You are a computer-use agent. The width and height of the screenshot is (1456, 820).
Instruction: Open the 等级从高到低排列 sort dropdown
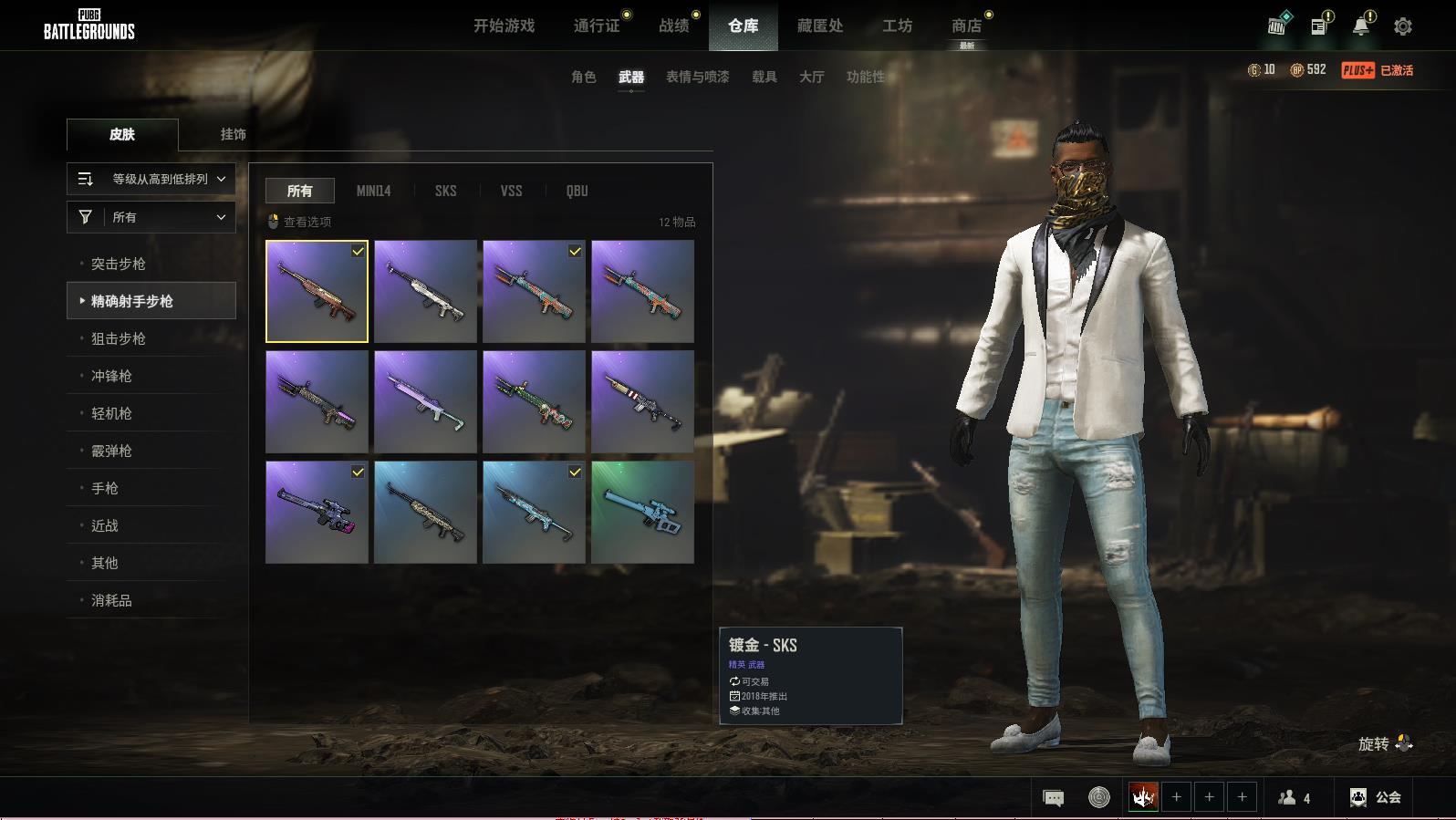151,179
